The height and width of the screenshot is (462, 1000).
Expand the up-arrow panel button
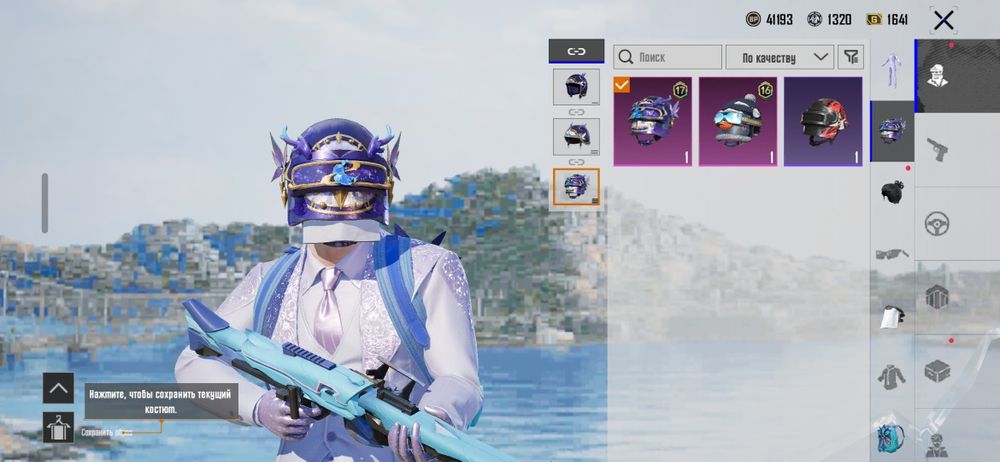[58, 388]
